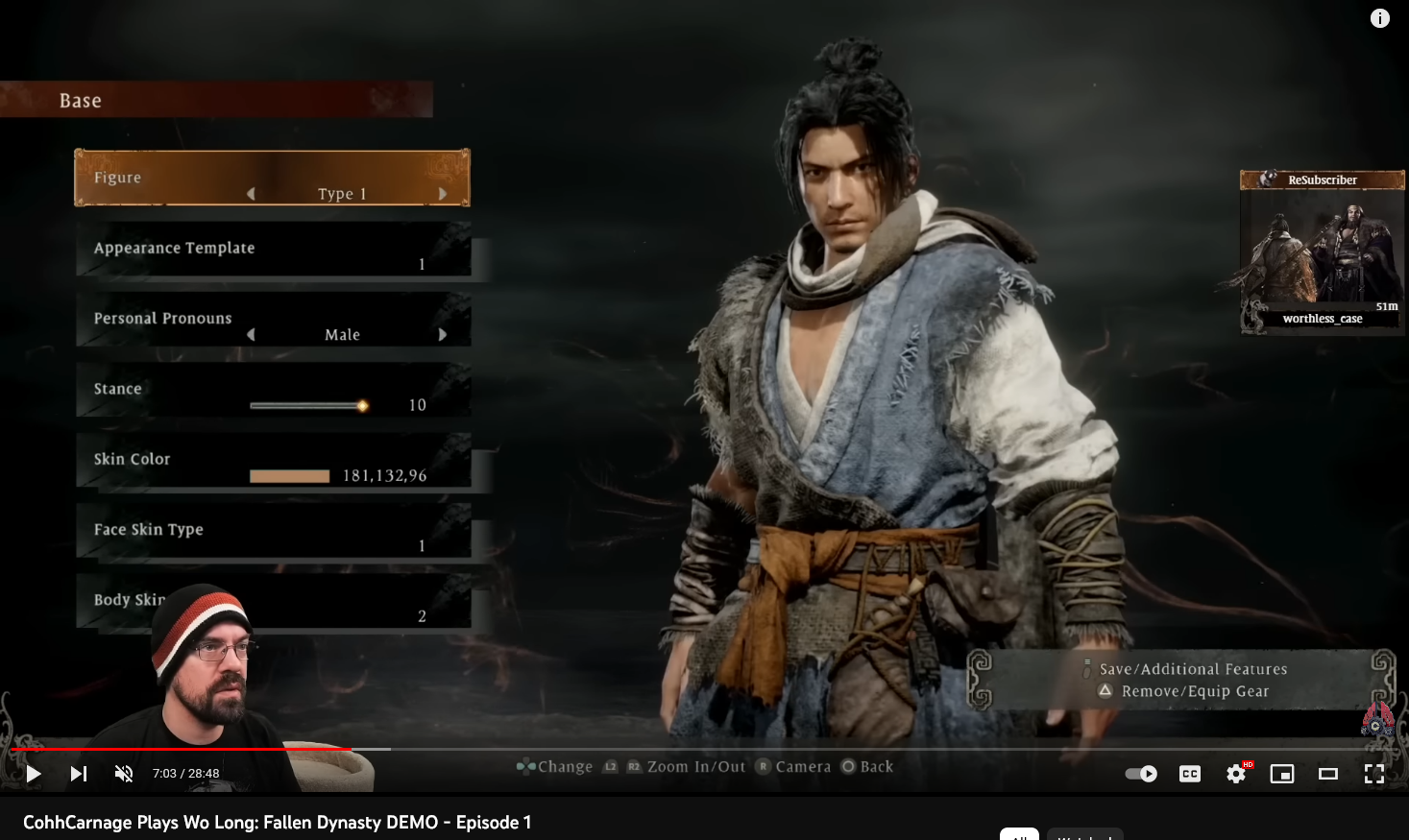
Task: Click the left arrow beside Type 1
Action: coord(251,194)
